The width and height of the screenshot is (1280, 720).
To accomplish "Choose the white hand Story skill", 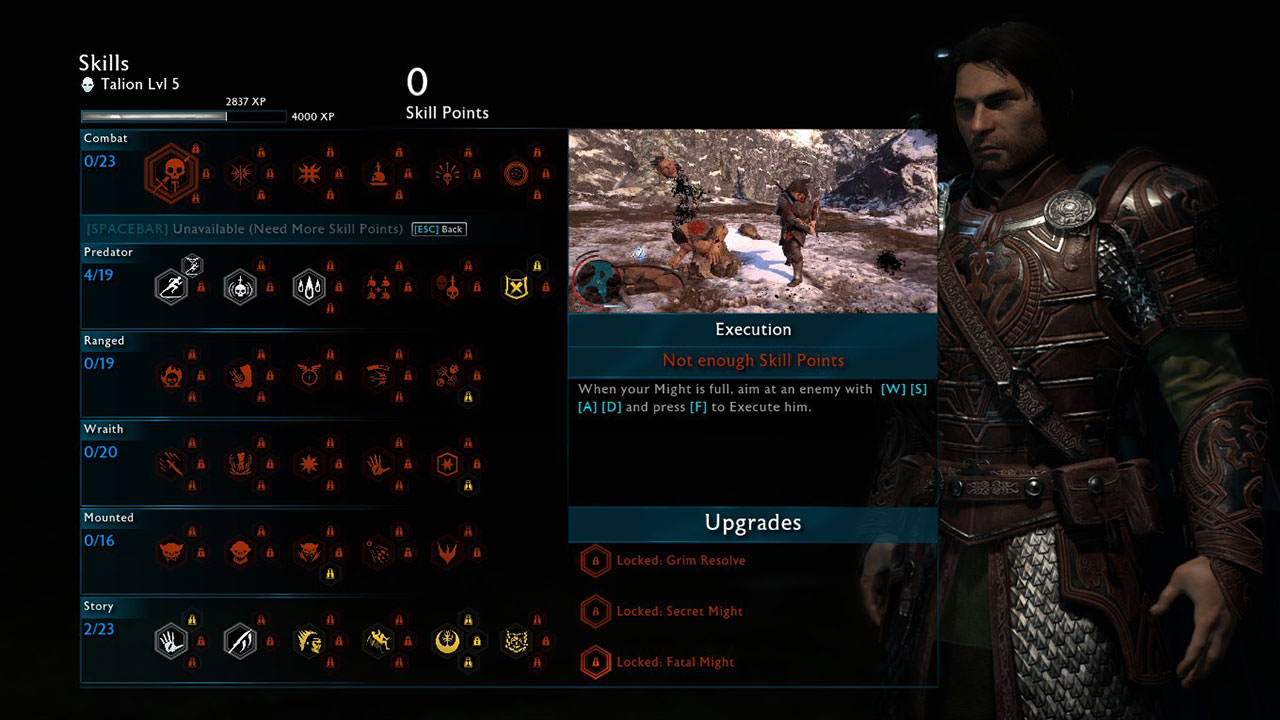I will (171, 641).
